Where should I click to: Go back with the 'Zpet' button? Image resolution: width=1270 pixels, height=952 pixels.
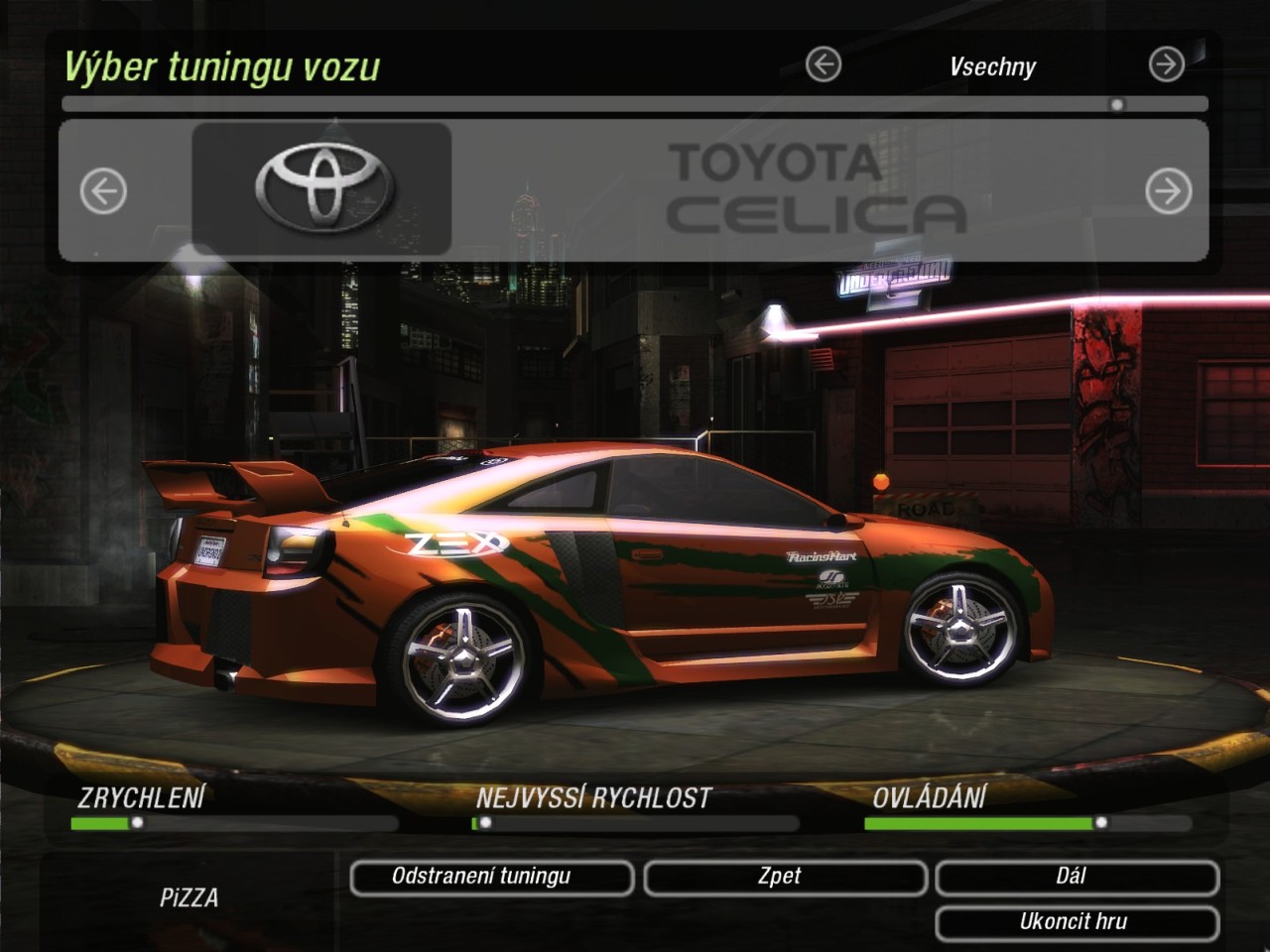[784, 877]
